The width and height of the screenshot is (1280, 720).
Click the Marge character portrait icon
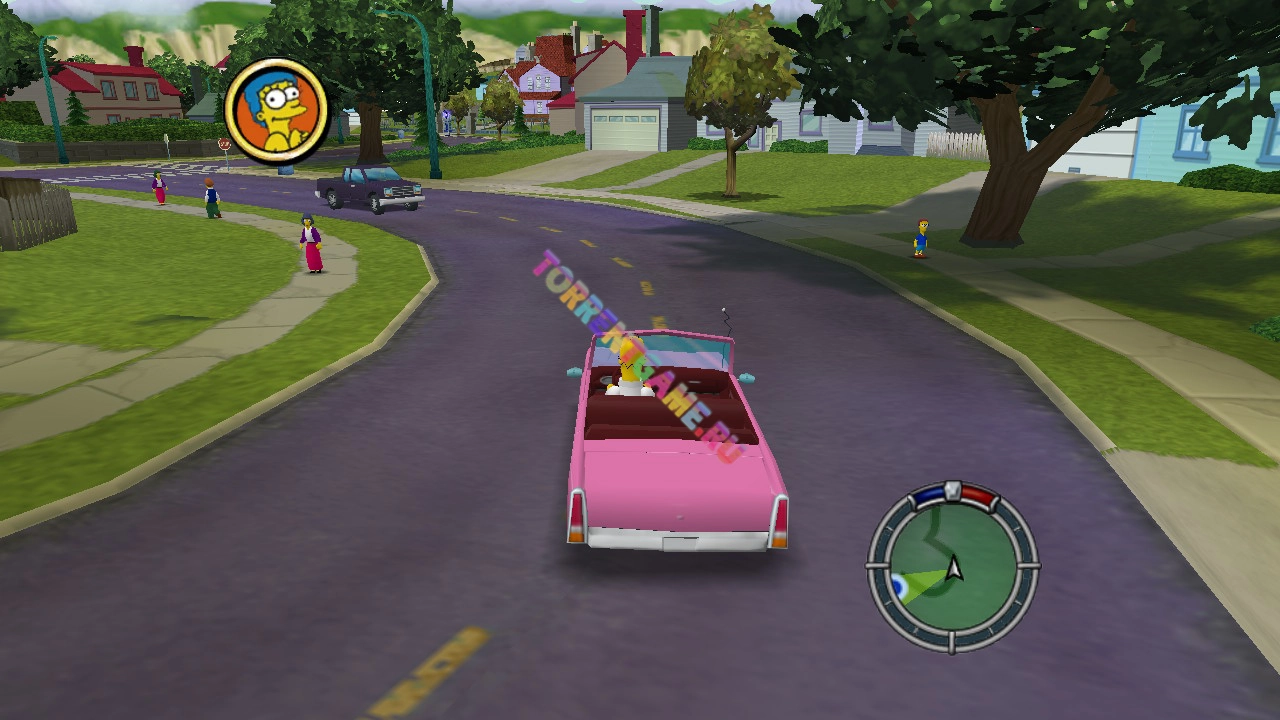[x=277, y=110]
